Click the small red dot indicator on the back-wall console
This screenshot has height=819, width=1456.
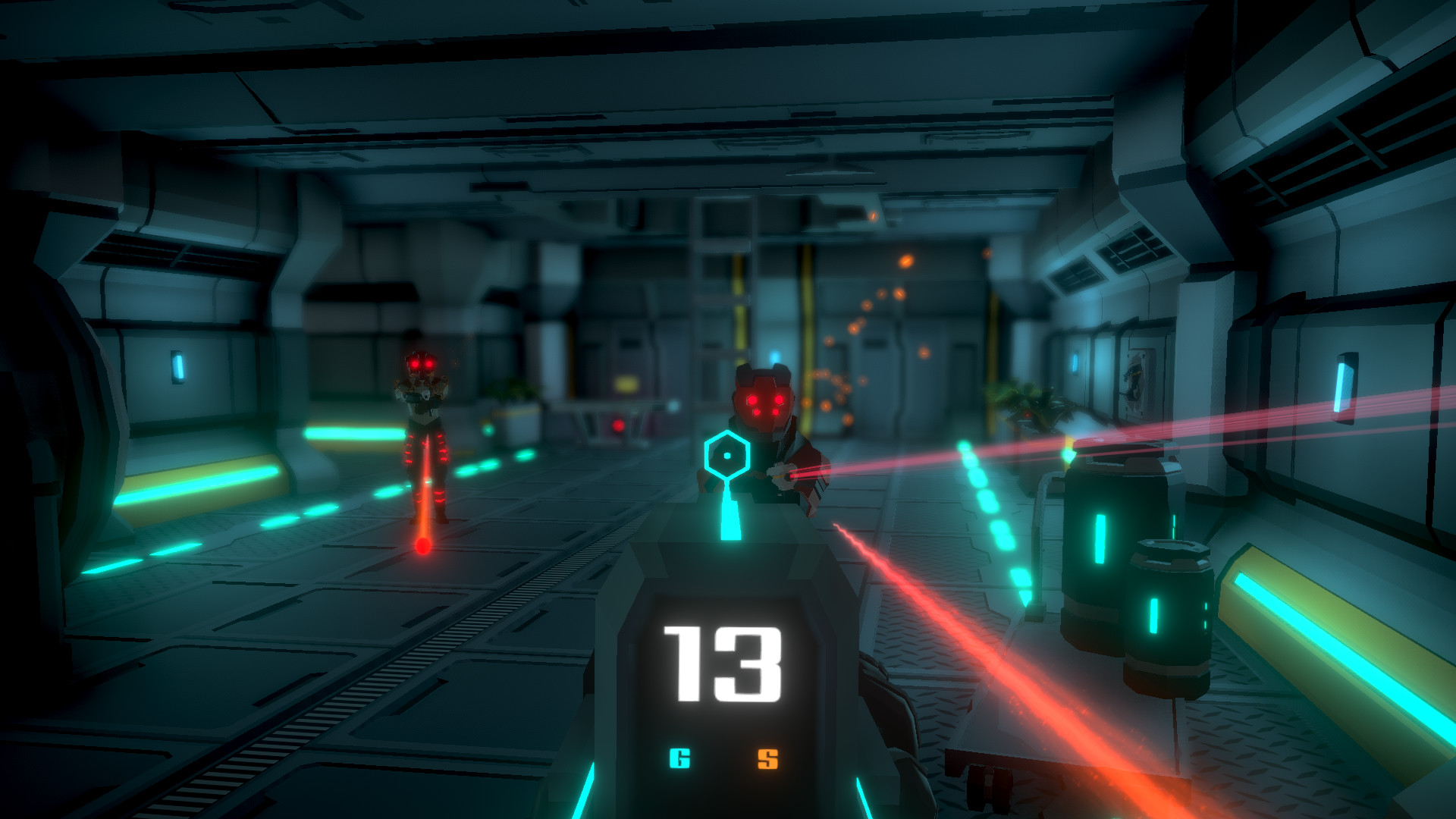[x=617, y=425]
